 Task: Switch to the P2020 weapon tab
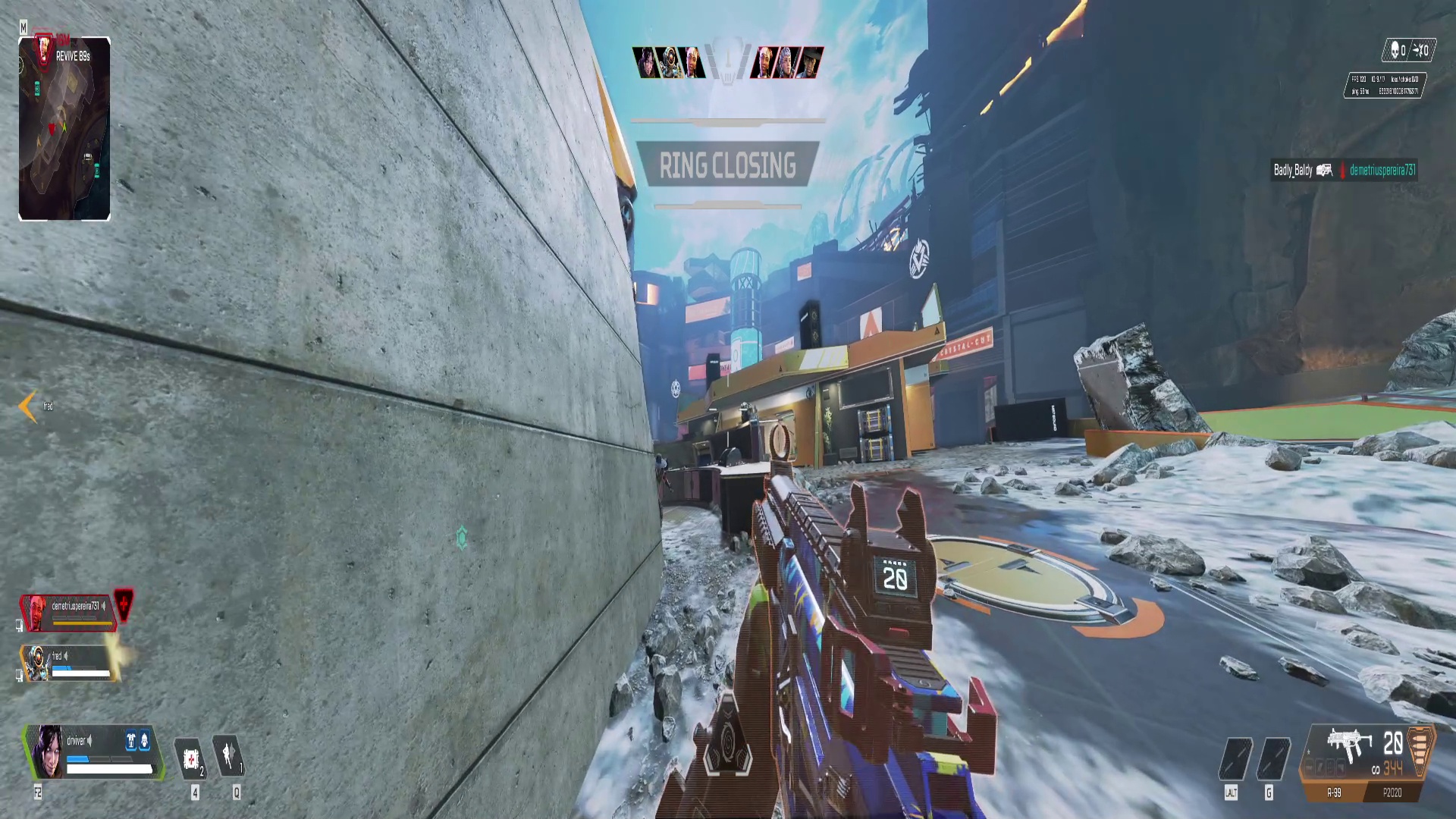point(1392,792)
